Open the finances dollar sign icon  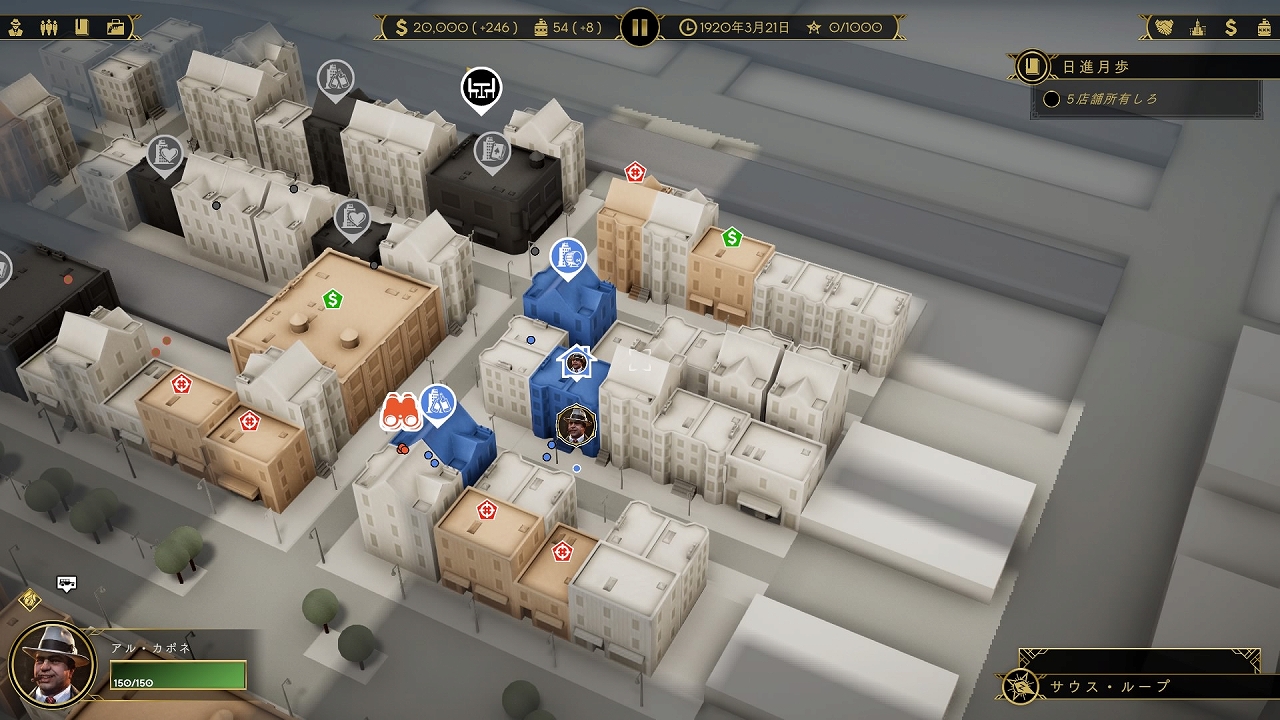tap(1231, 27)
